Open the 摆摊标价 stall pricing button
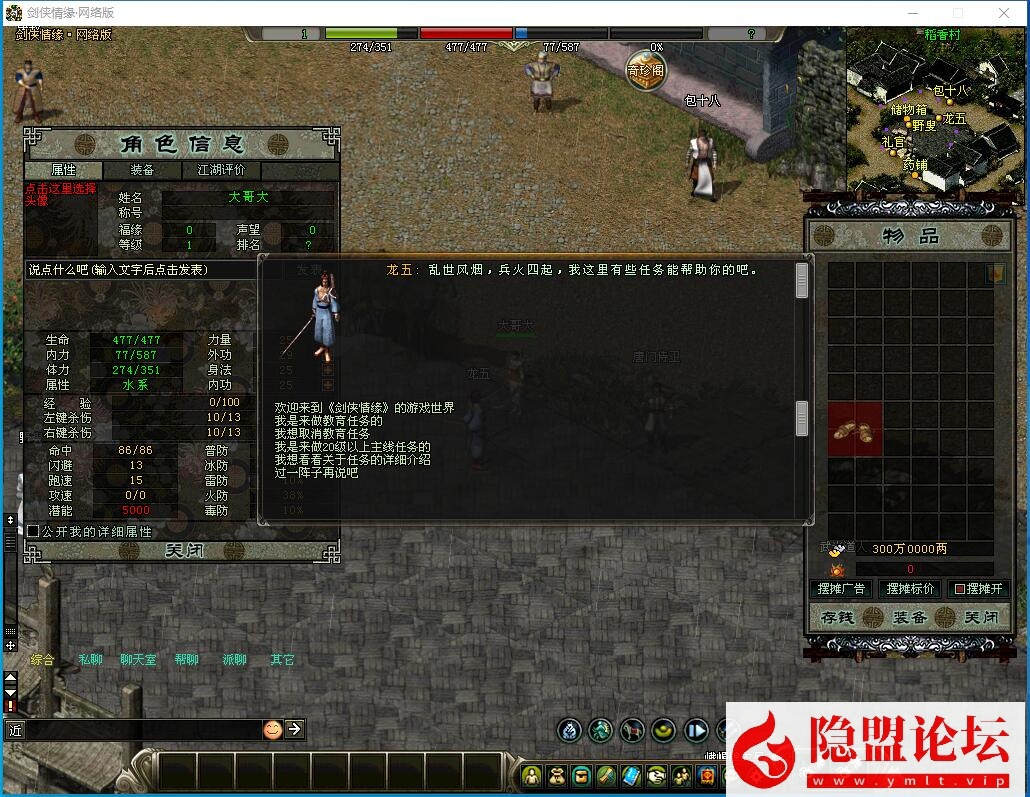Screen dimensions: 1030x797 (x=910, y=589)
